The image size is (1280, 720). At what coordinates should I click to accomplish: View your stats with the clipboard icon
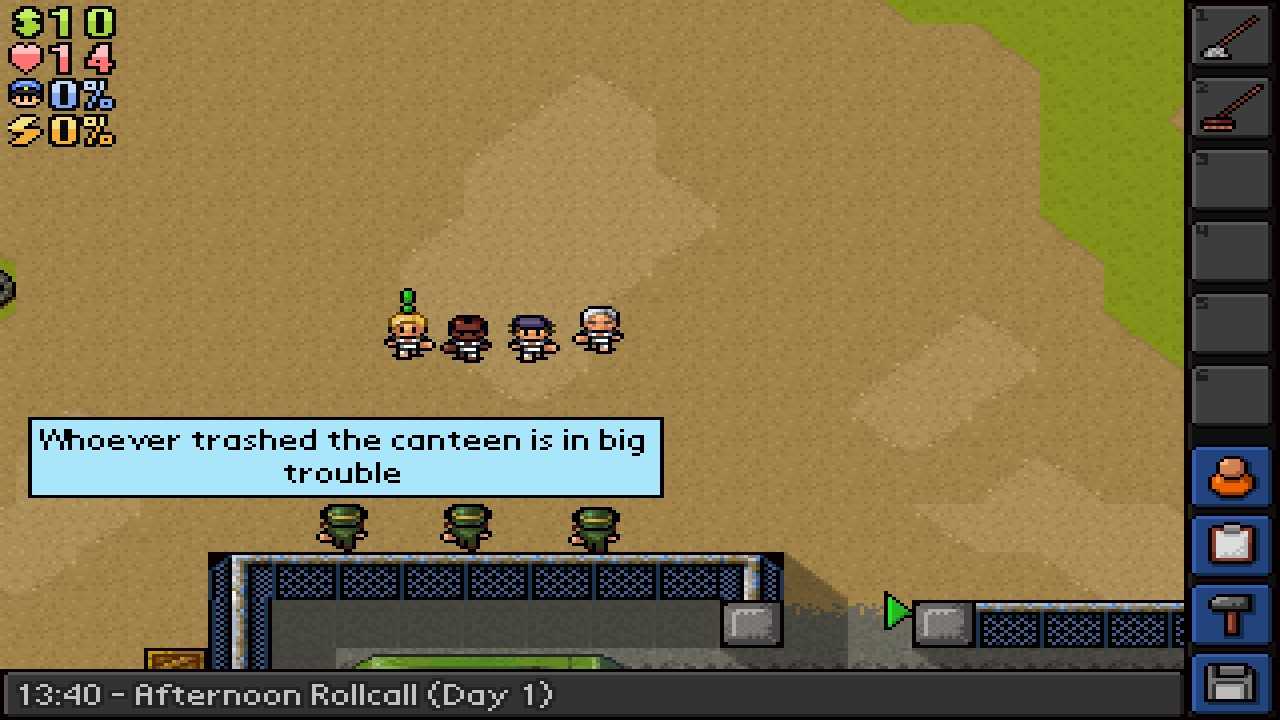(1231, 545)
